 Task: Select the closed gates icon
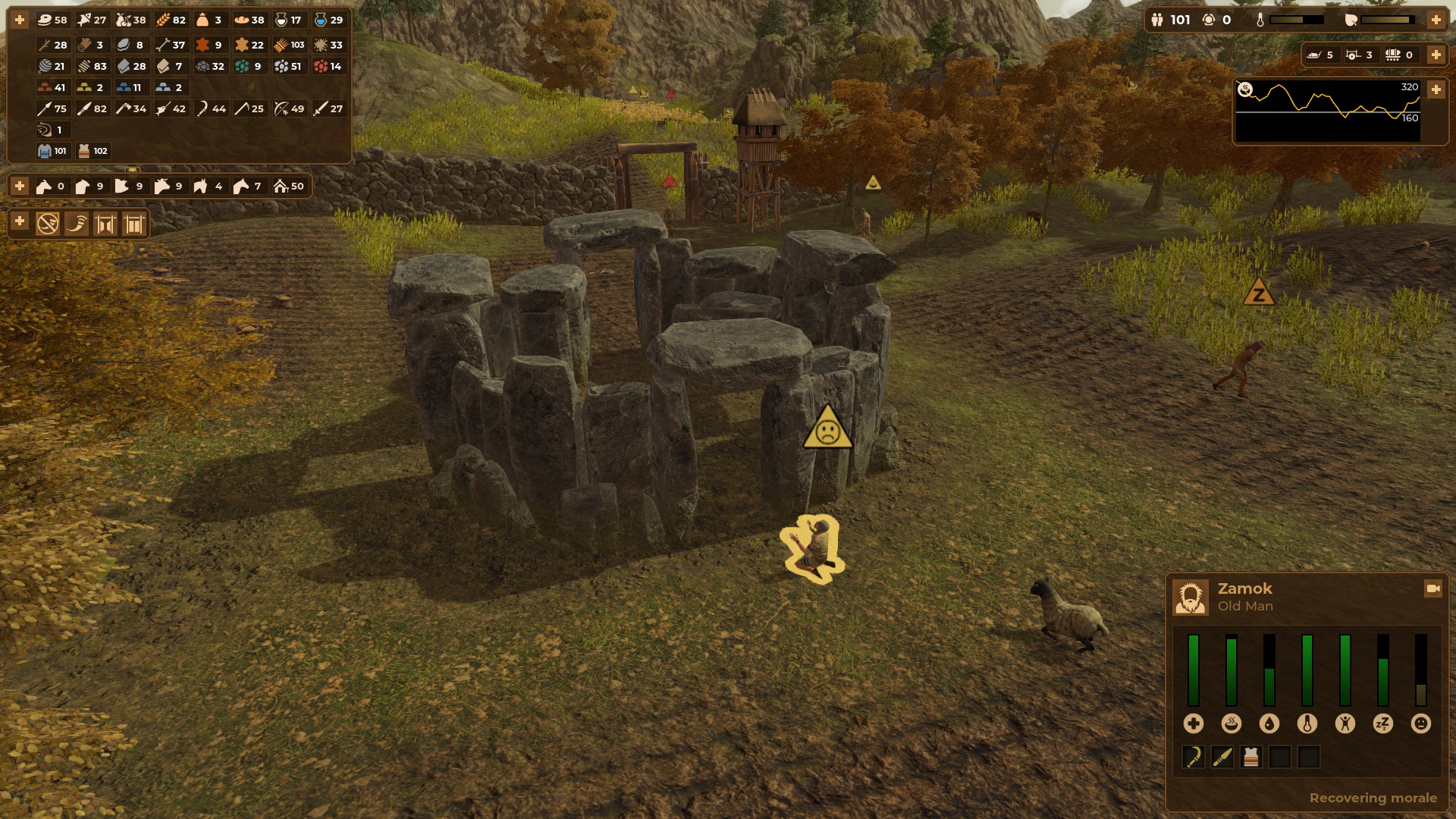134,224
